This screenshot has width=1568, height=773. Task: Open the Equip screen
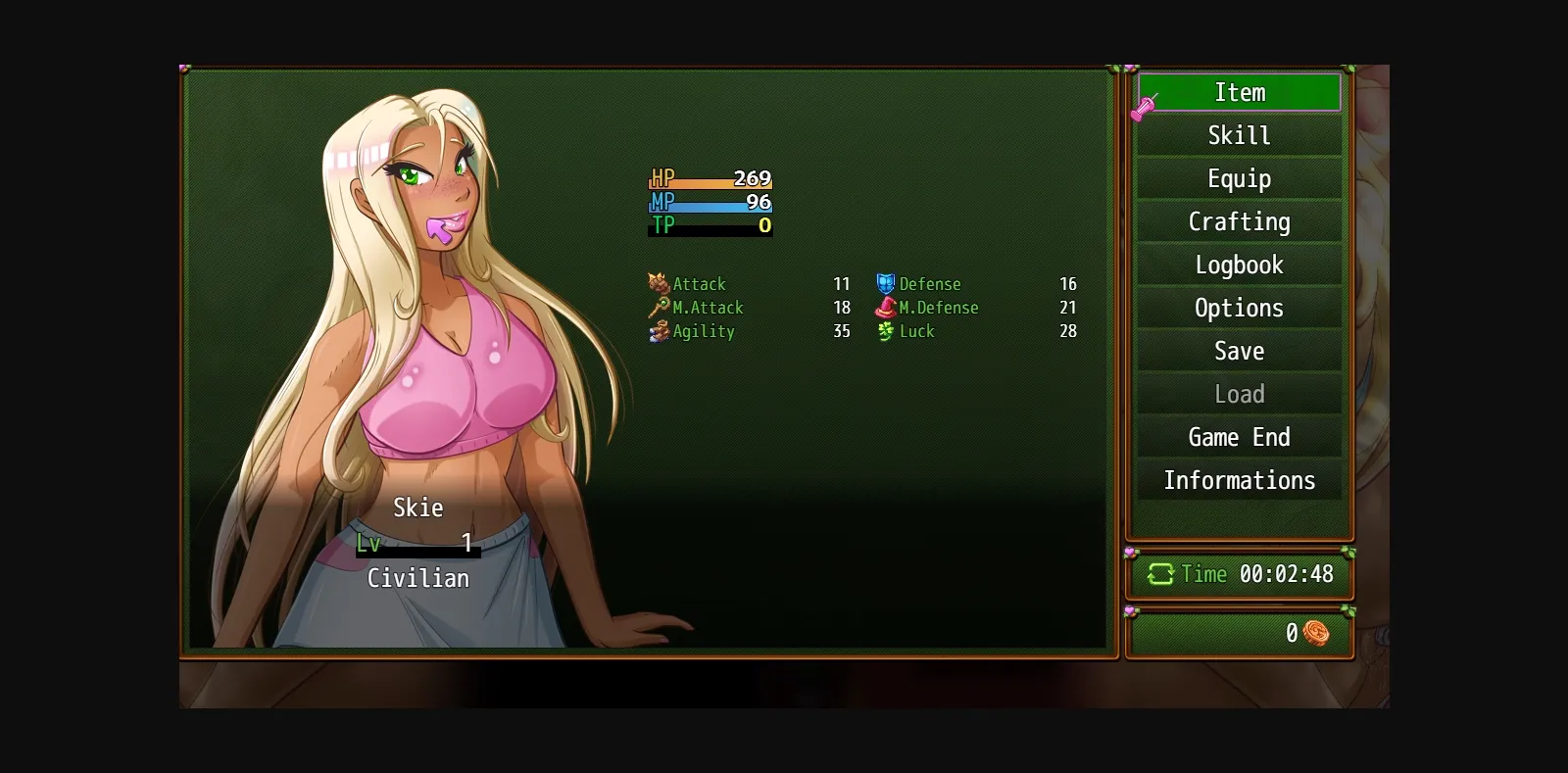1239,178
